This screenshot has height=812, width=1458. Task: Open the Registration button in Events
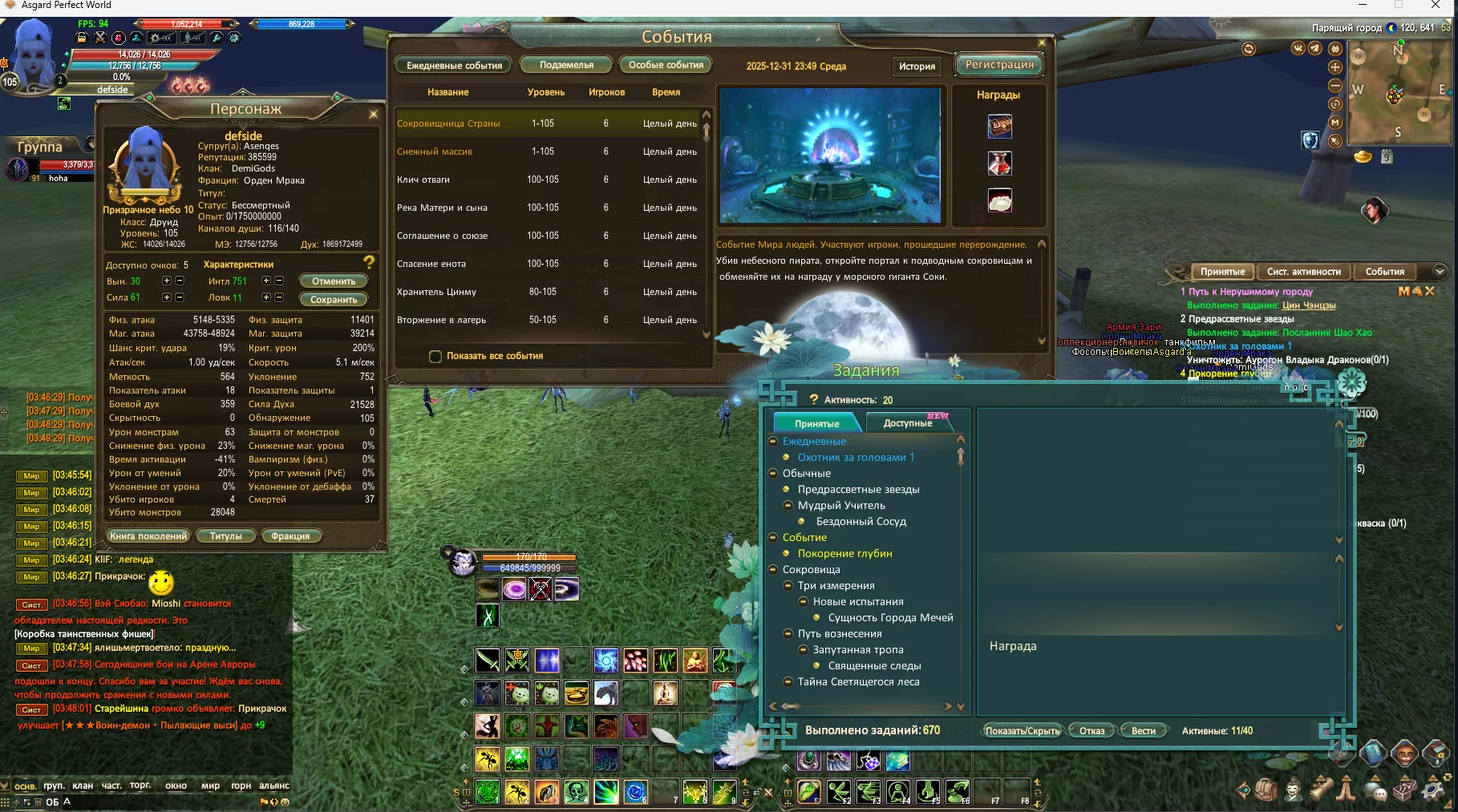coord(998,65)
